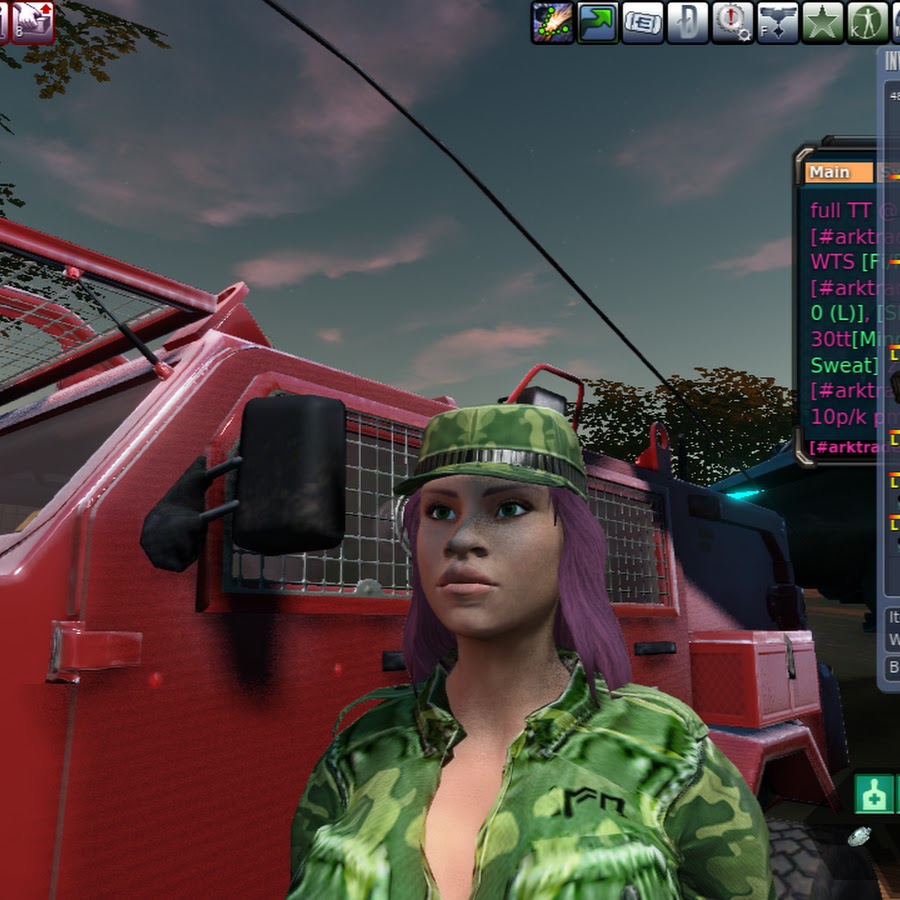Screen dimensions: 900x900
Task: Open the human figure character icon
Action: [867, 22]
